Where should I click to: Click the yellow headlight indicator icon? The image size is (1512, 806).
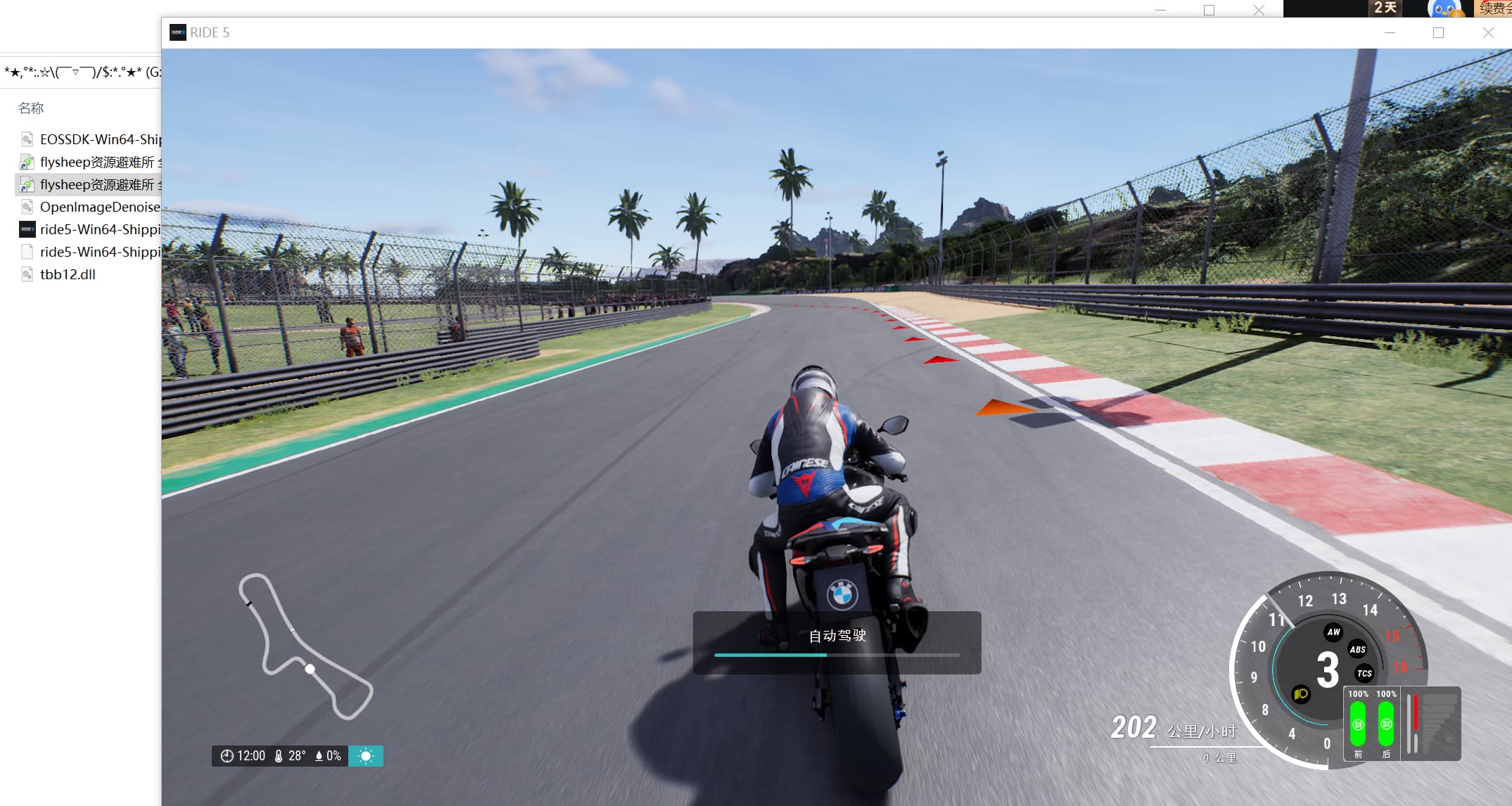point(1301,694)
